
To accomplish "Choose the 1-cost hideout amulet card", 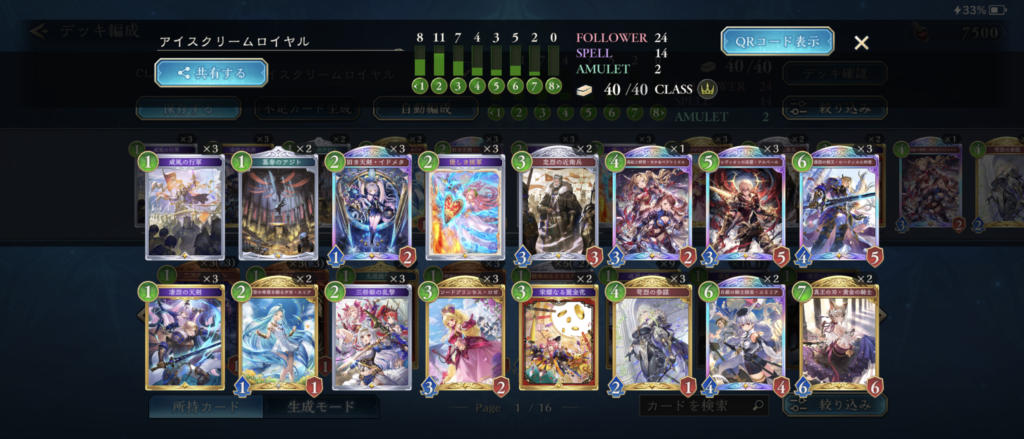I will pyautogui.click(x=277, y=207).
